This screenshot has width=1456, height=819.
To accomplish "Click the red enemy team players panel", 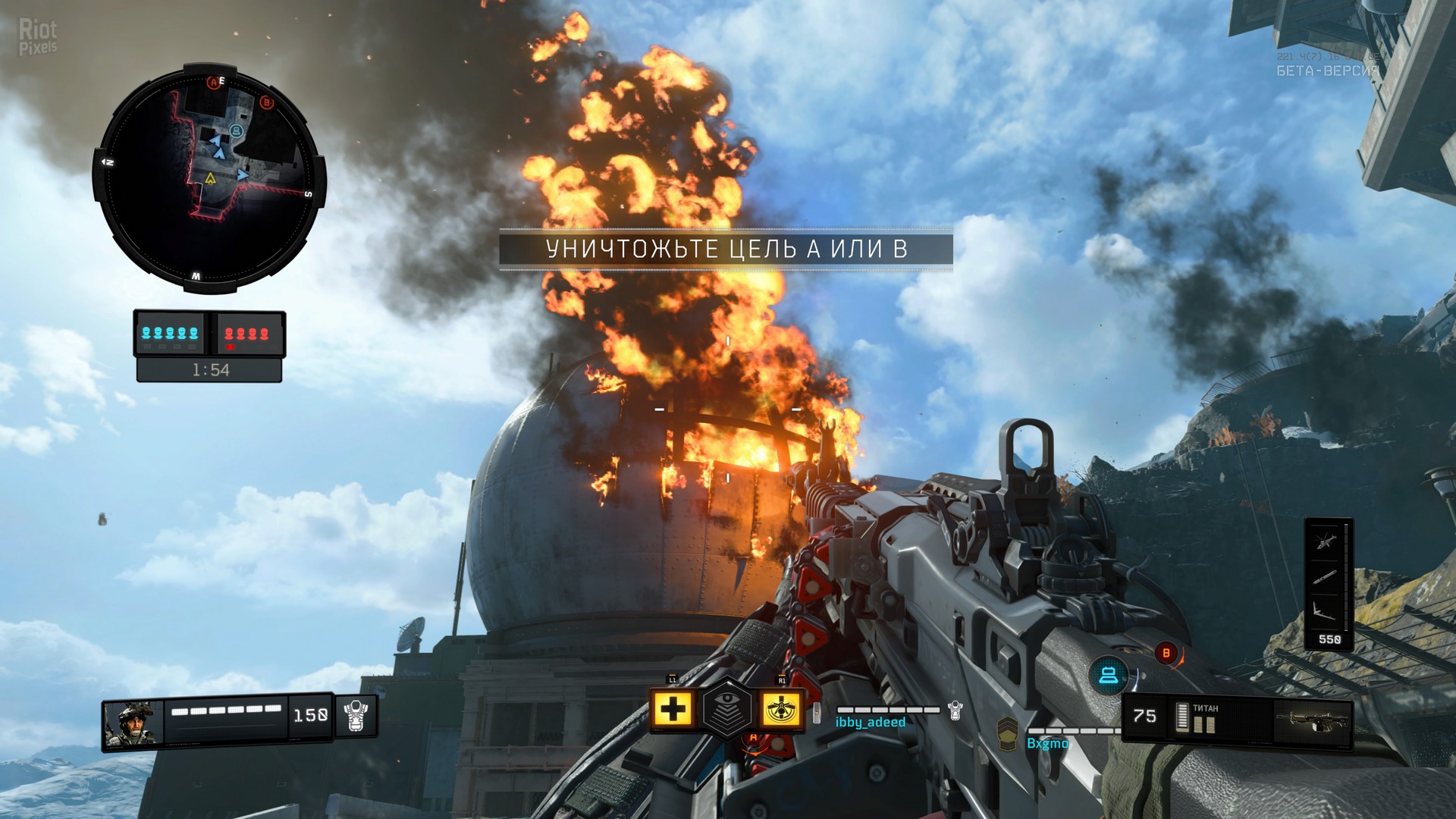I will (247, 334).
